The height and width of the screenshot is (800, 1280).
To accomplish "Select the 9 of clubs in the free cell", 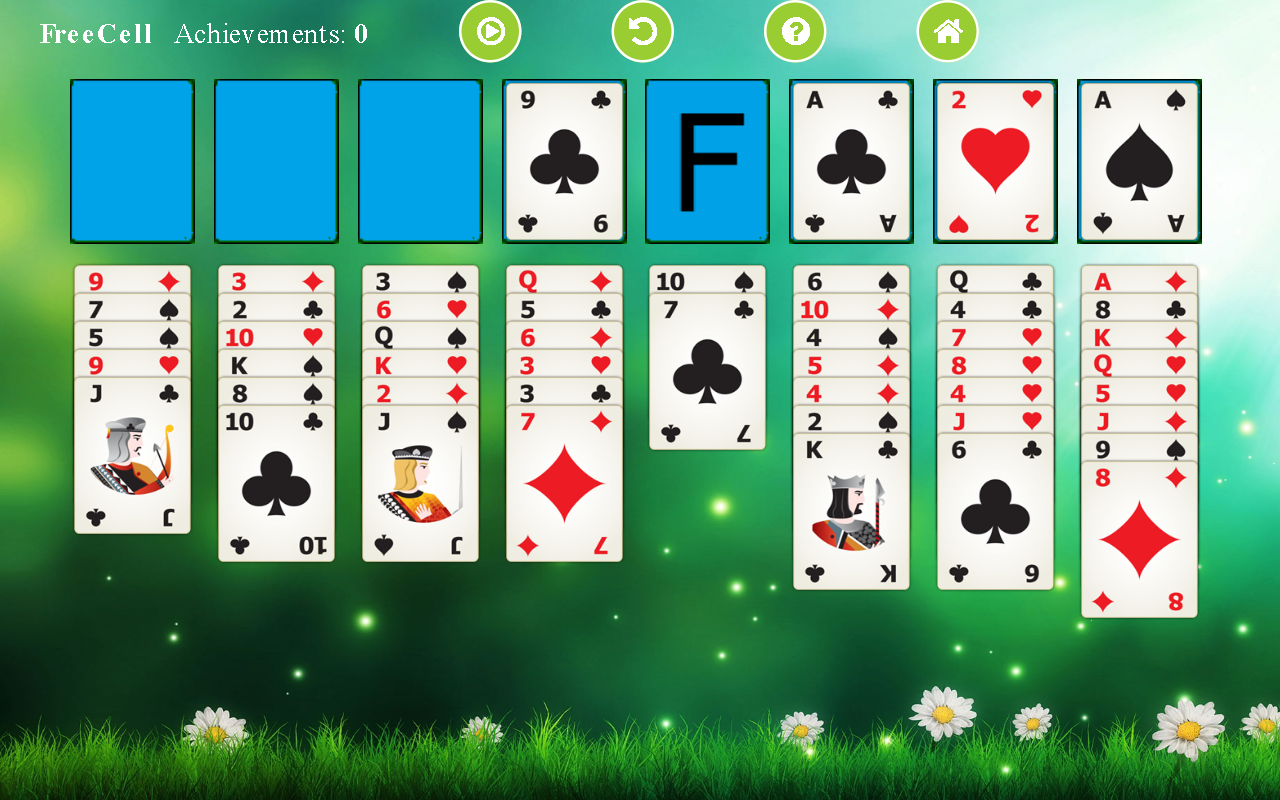I will [x=563, y=160].
